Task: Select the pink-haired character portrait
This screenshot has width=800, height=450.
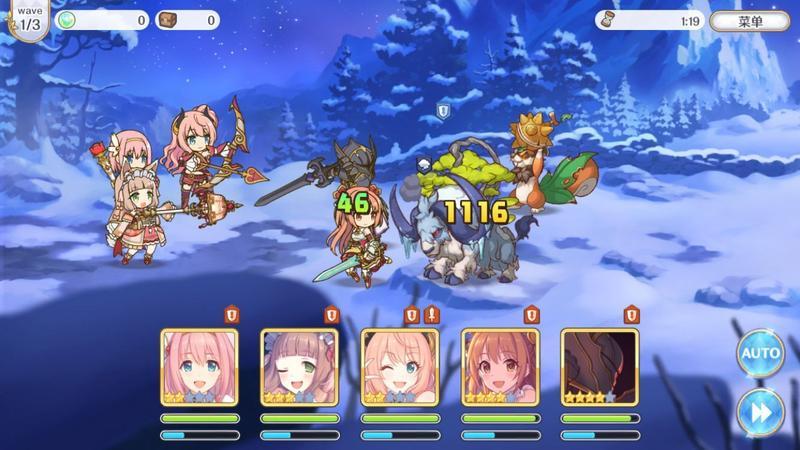Action: (x=199, y=366)
